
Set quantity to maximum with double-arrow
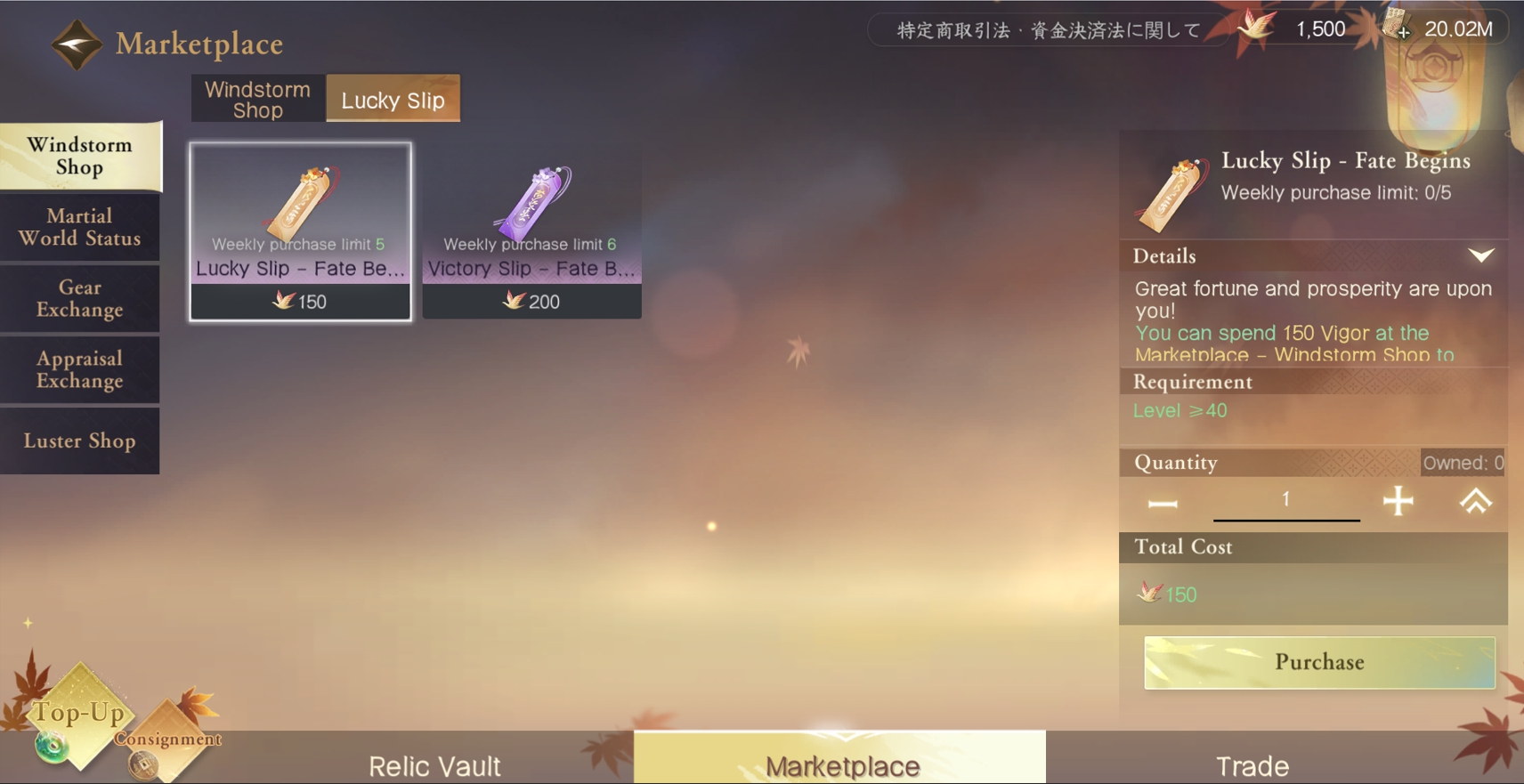click(1475, 502)
